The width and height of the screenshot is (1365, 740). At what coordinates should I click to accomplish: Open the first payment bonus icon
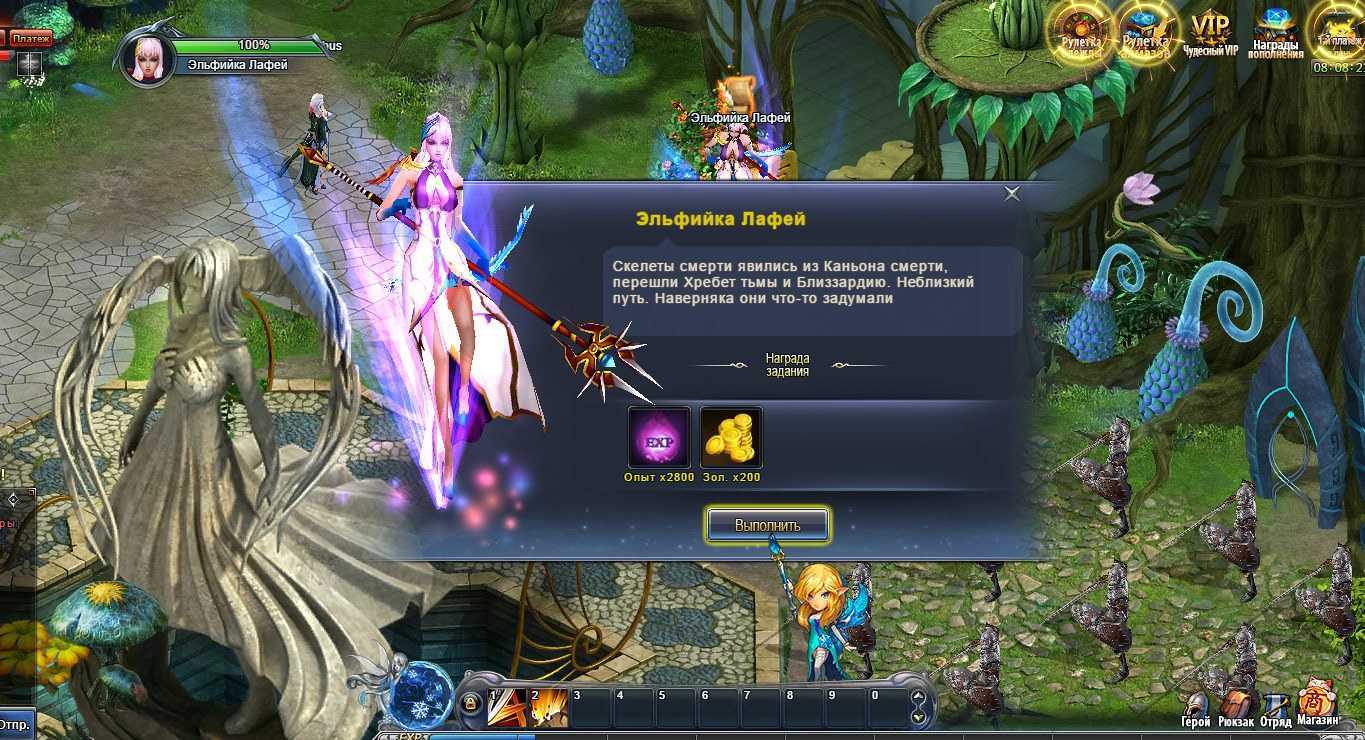tap(1338, 32)
